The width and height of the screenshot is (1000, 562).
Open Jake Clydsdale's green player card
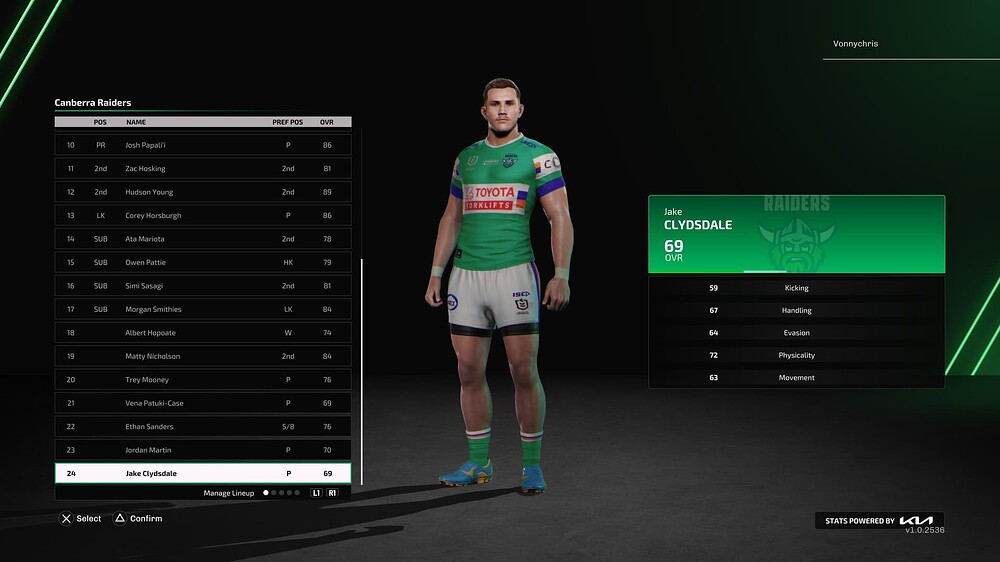(x=796, y=234)
